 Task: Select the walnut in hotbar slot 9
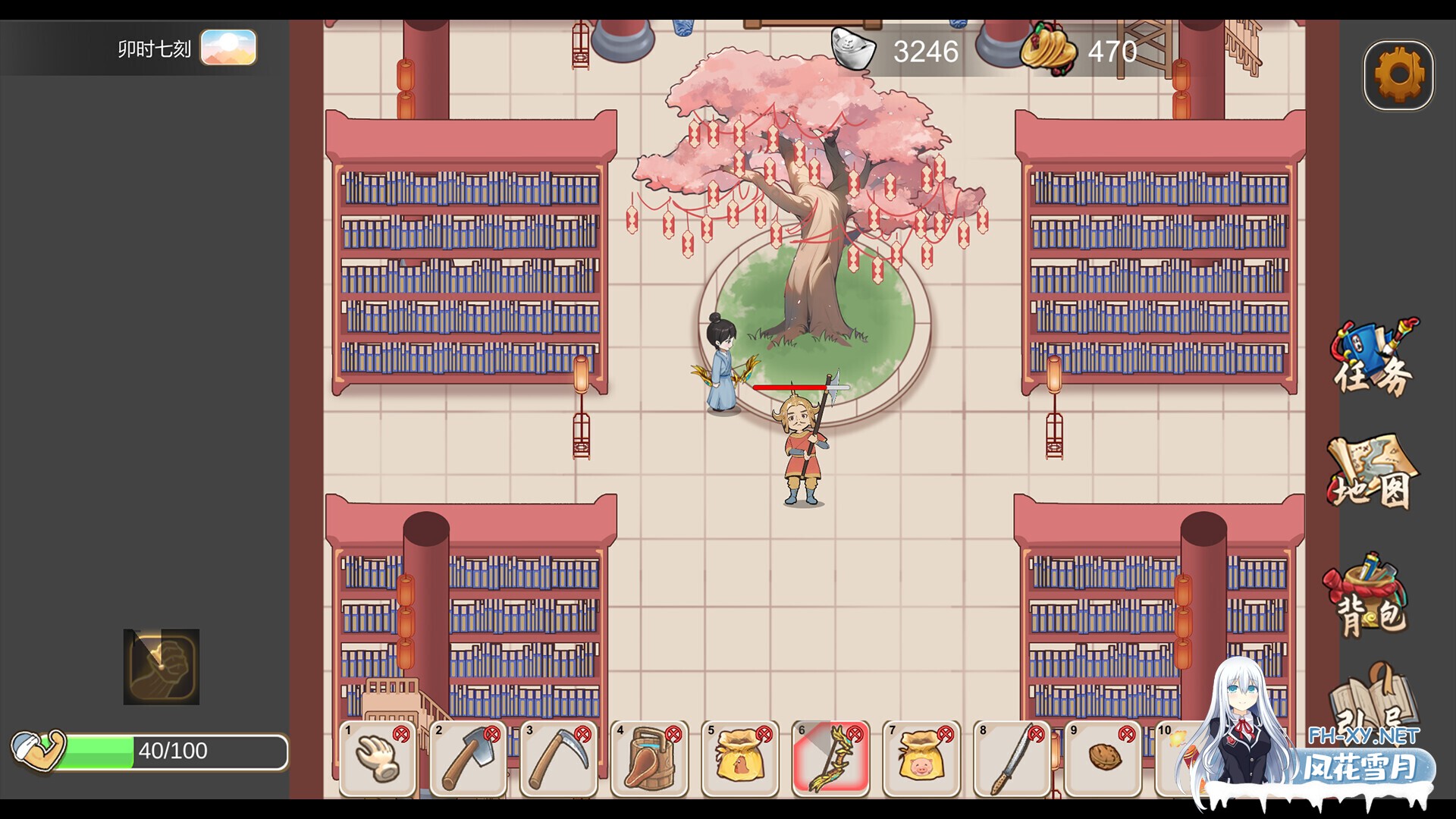point(1104,762)
